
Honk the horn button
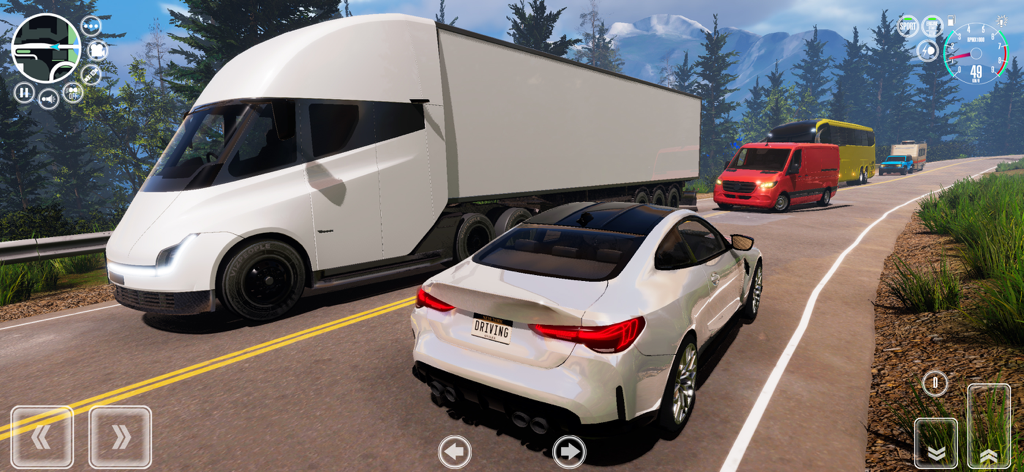pyautogui.click(x=49, y=99)
